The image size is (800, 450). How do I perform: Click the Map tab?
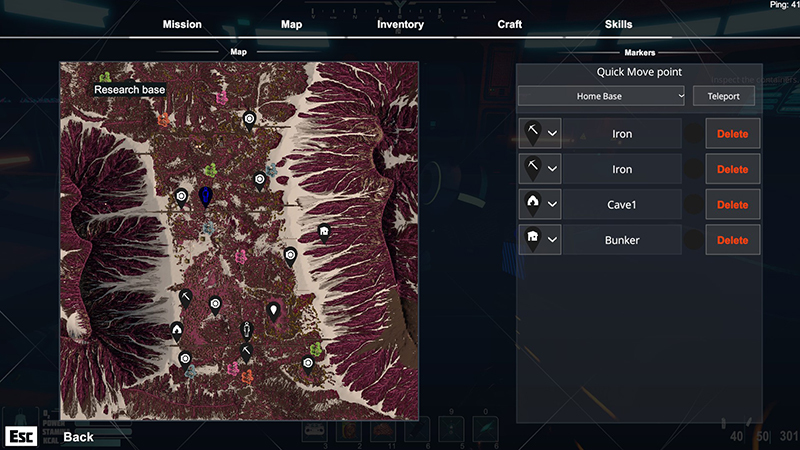pos(291,24)
